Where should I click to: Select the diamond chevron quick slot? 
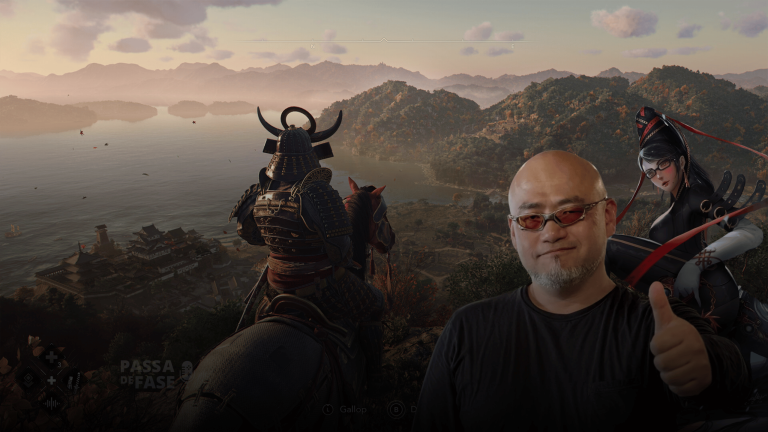28,379
